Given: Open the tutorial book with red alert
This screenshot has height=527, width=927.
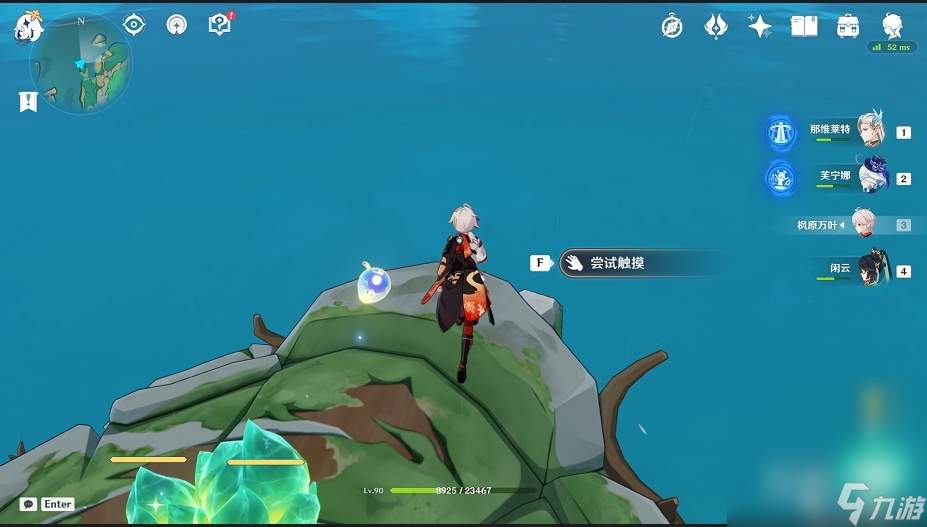Looking at the screenshot, I should 220,25.
